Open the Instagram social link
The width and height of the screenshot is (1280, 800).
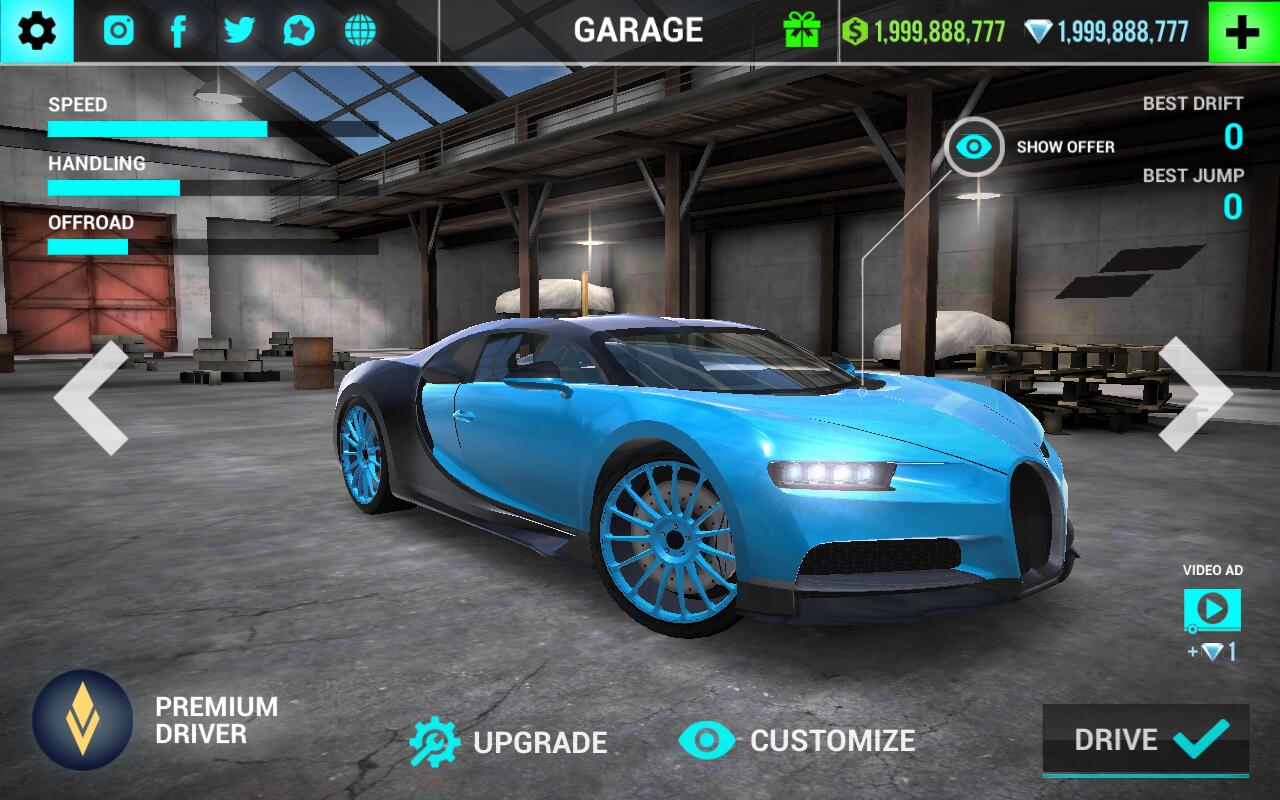(x=118, y=29)
